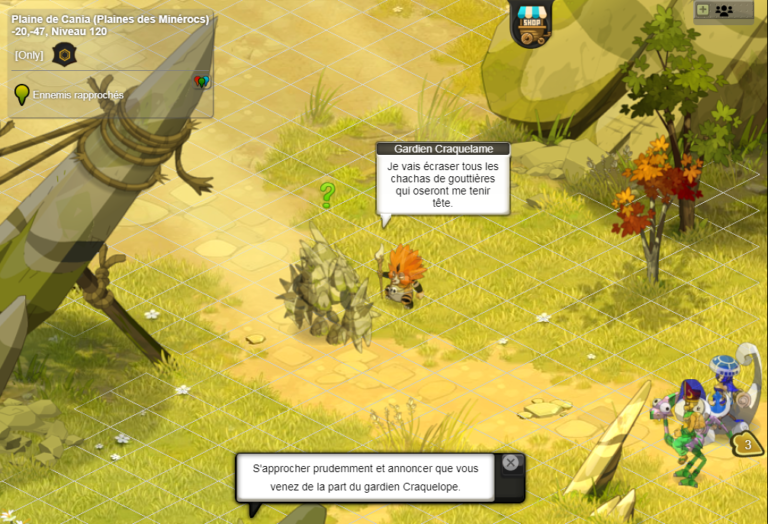Select the Ennemis rapprochés quest objective
This screenshot has width=768, height=524.
77,95
